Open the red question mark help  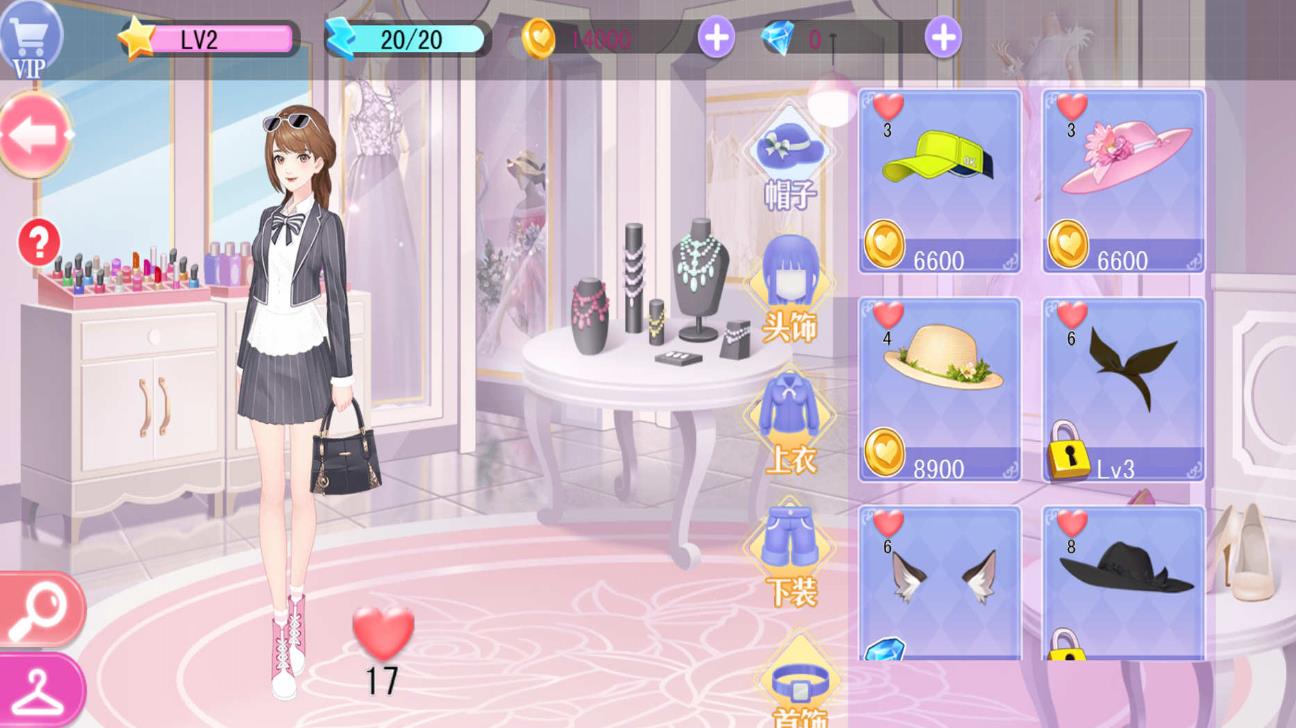coord(39,243)
